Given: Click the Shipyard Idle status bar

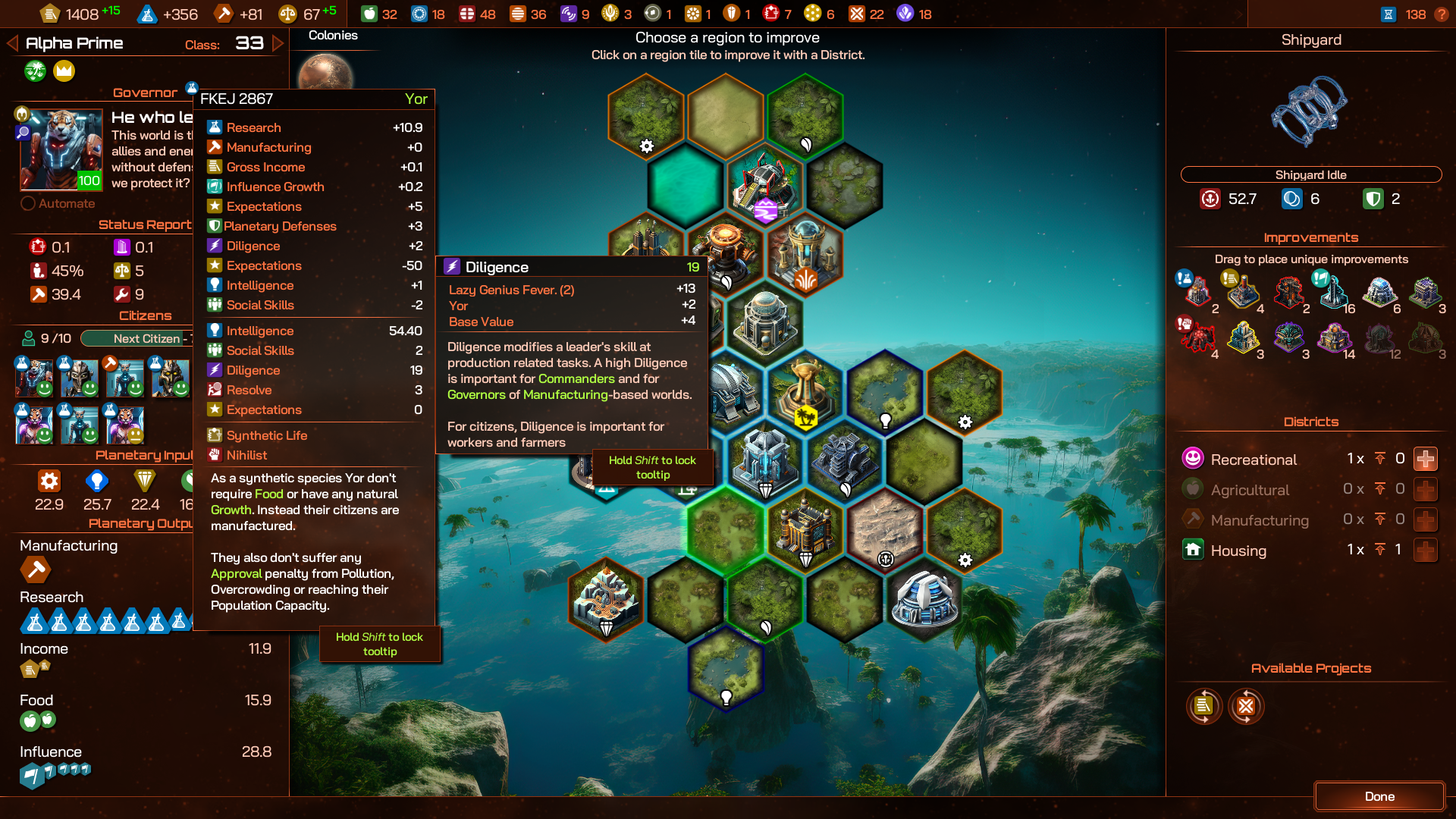Looking at the screenshot, I should [1310, 174].
